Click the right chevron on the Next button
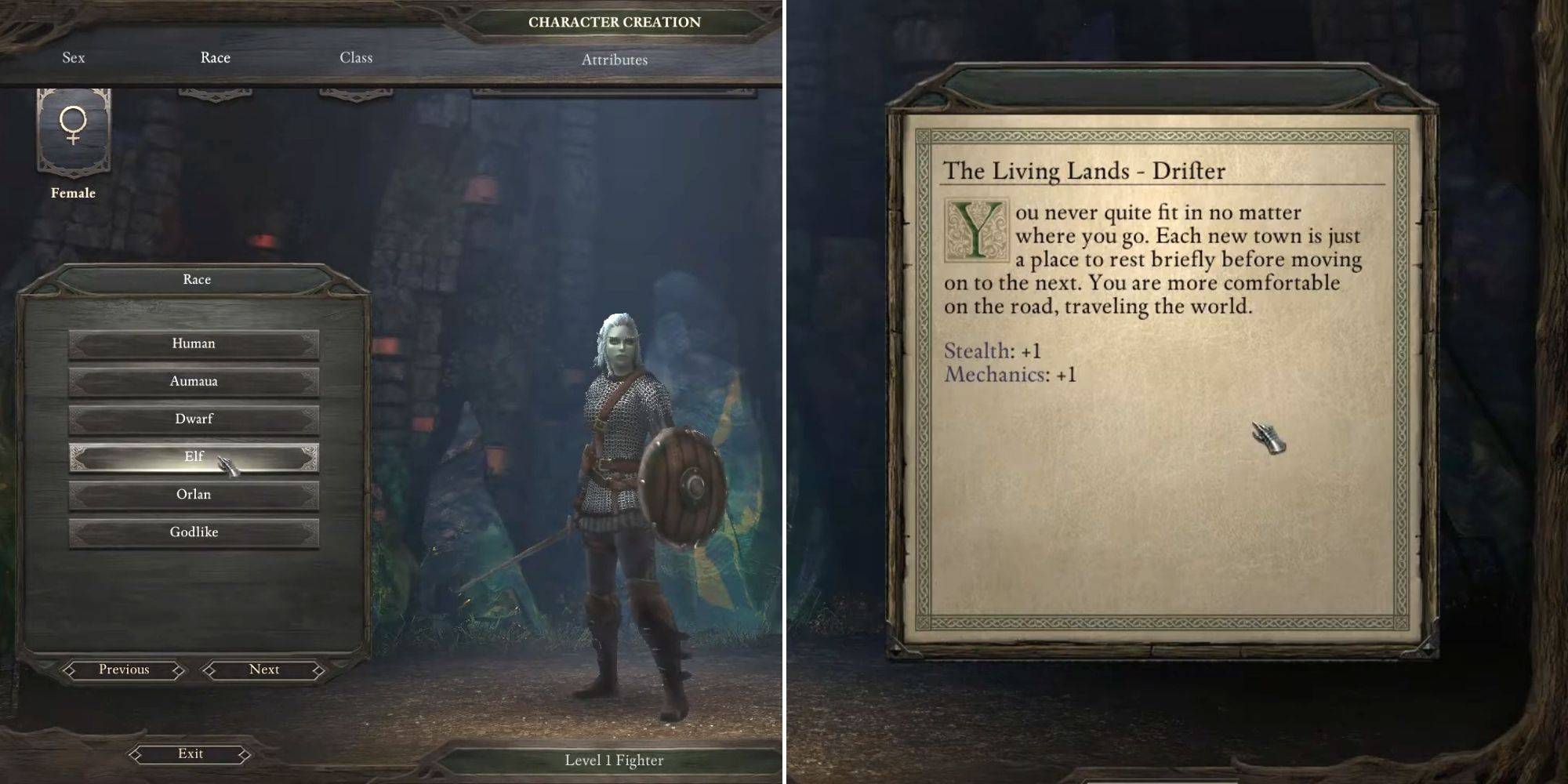This screenshot has width=1568, height=784. [x=318, y=670]
